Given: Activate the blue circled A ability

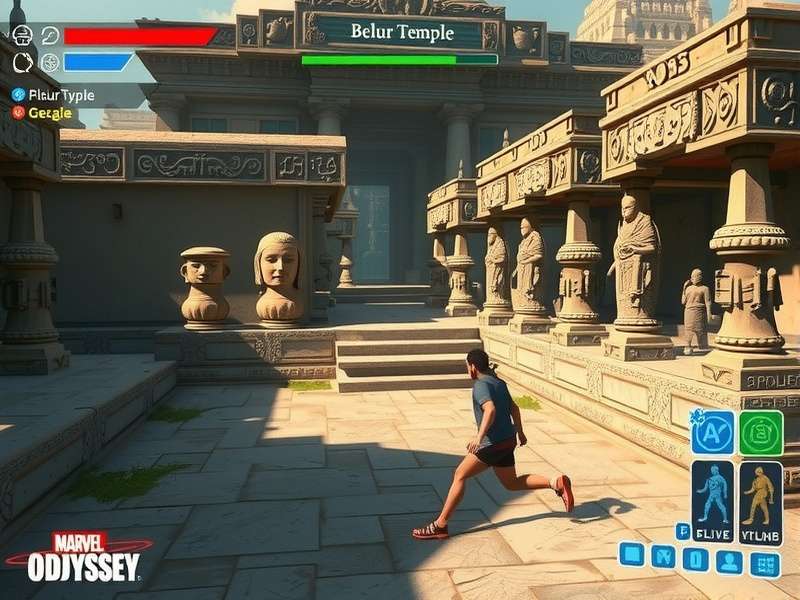Looking at the screenshot, I should coord(713,433).
